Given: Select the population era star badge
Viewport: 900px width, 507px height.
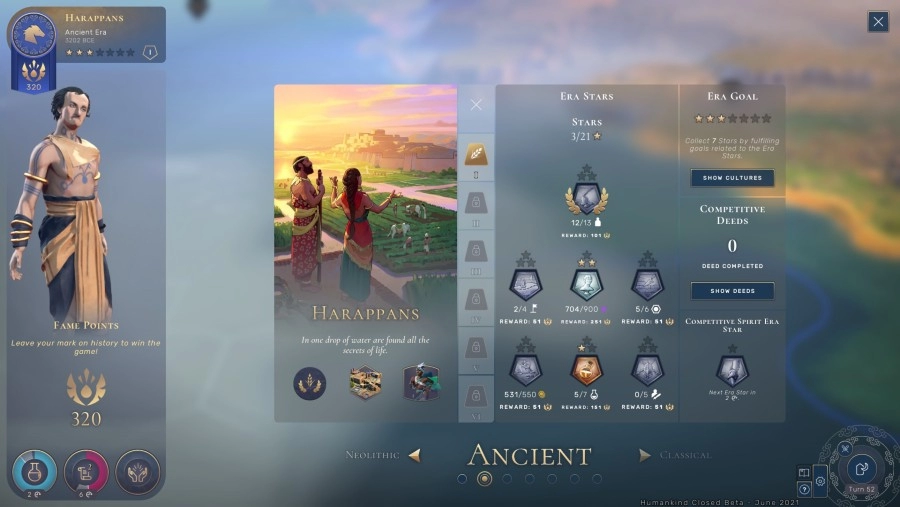Looking at the screenshot, I should pos(586,198).
